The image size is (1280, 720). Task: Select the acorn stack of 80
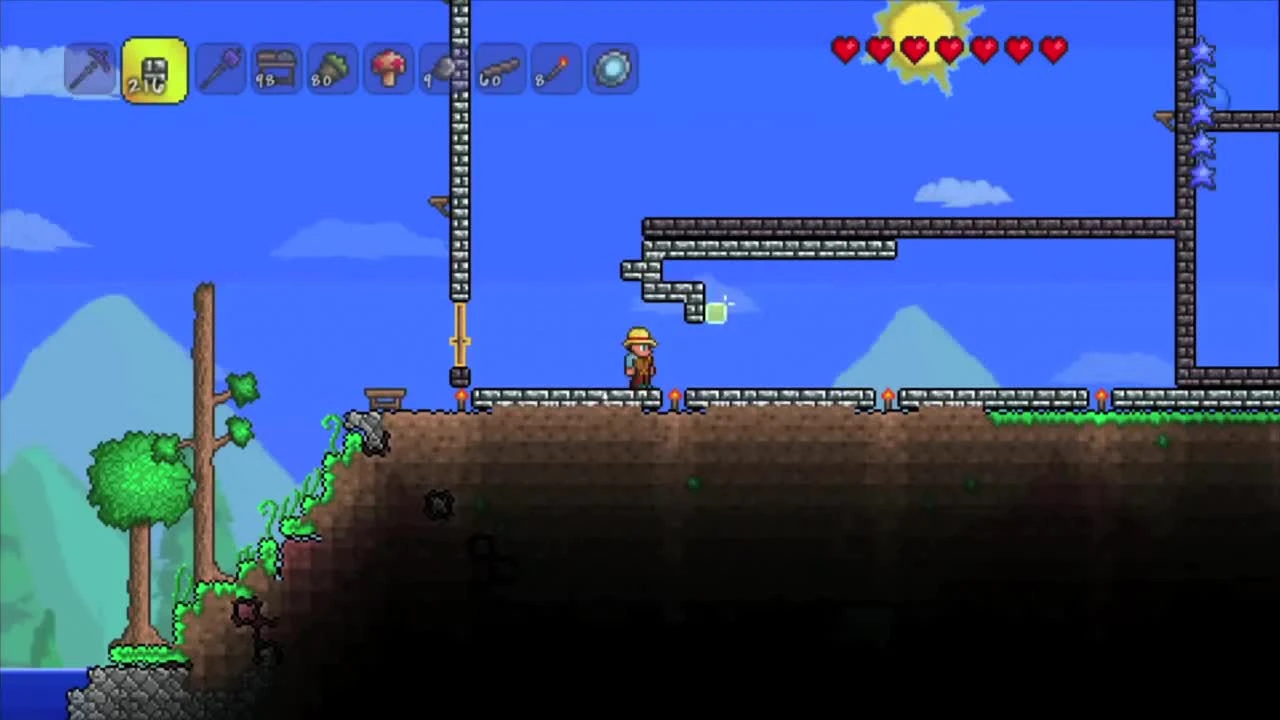[x=332, y=67]
